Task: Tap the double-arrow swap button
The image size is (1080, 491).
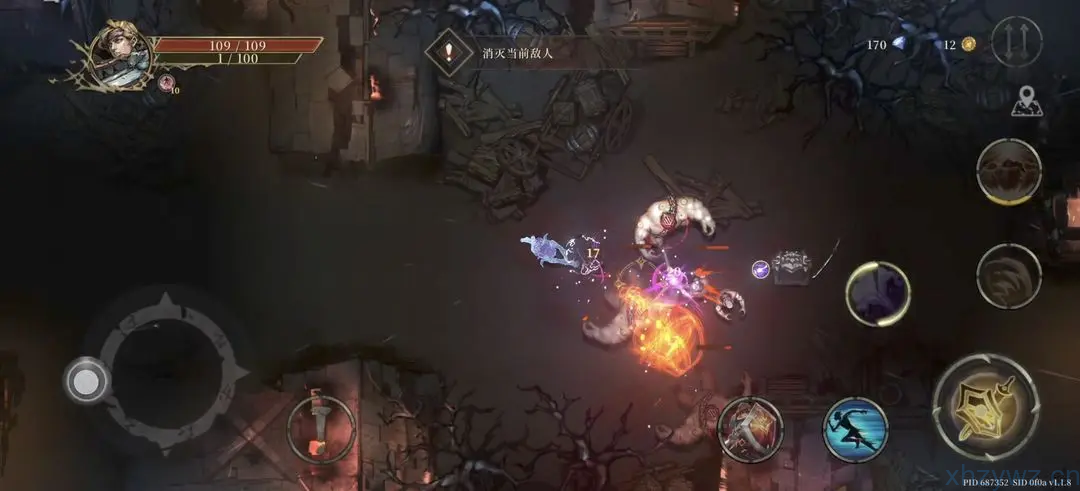Action: 1016,42
